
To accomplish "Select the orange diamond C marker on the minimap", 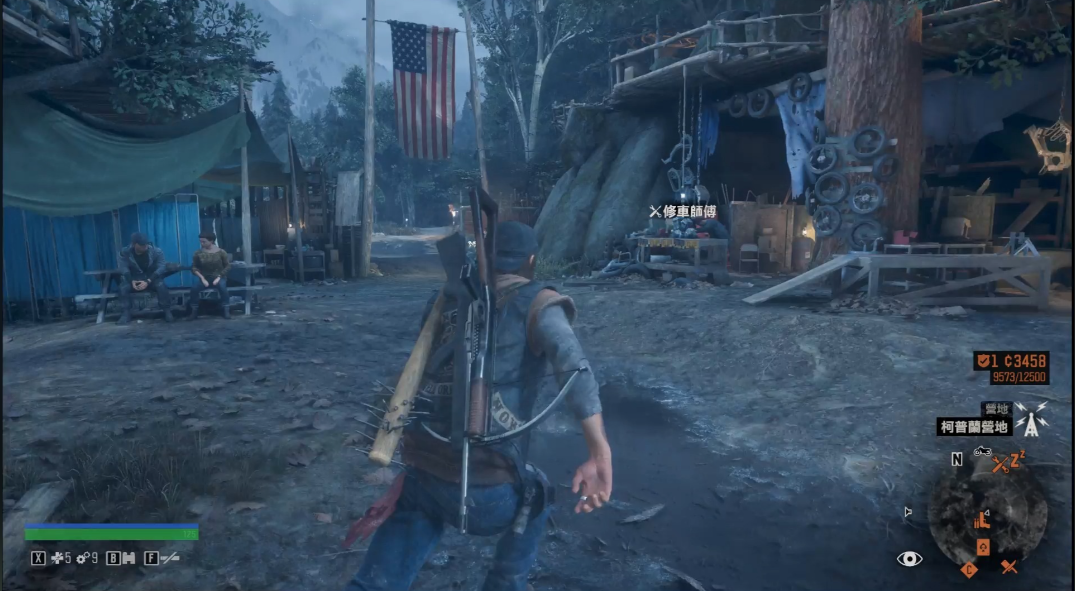I will [968, 570].
